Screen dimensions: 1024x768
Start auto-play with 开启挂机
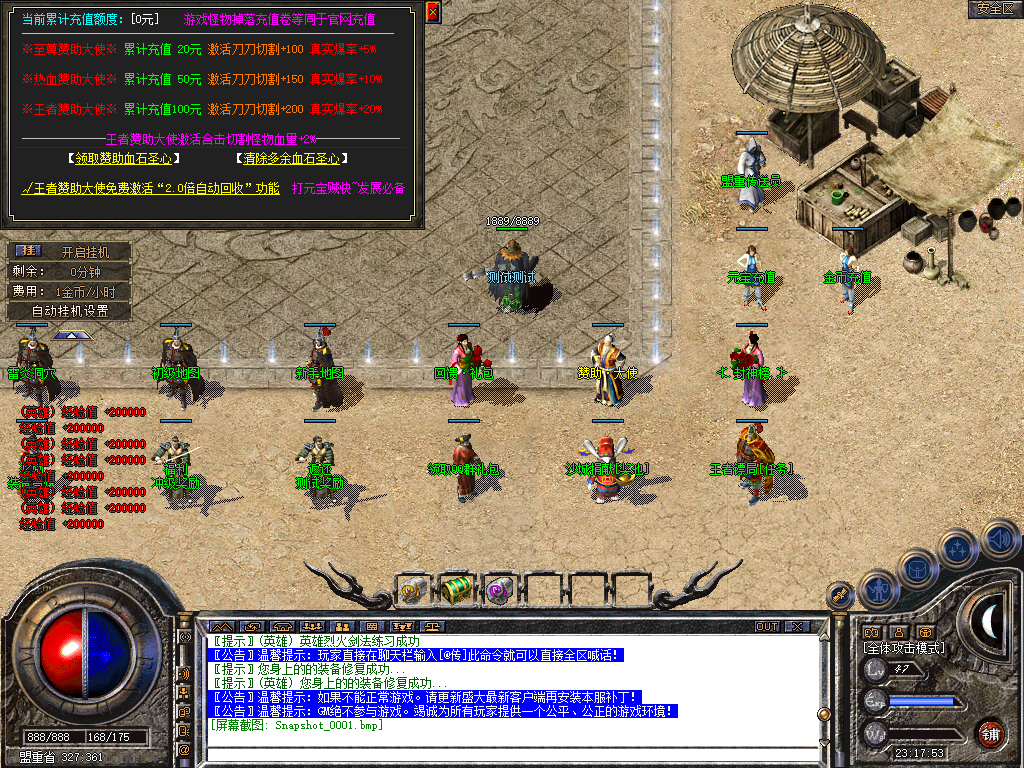point(85,252)
